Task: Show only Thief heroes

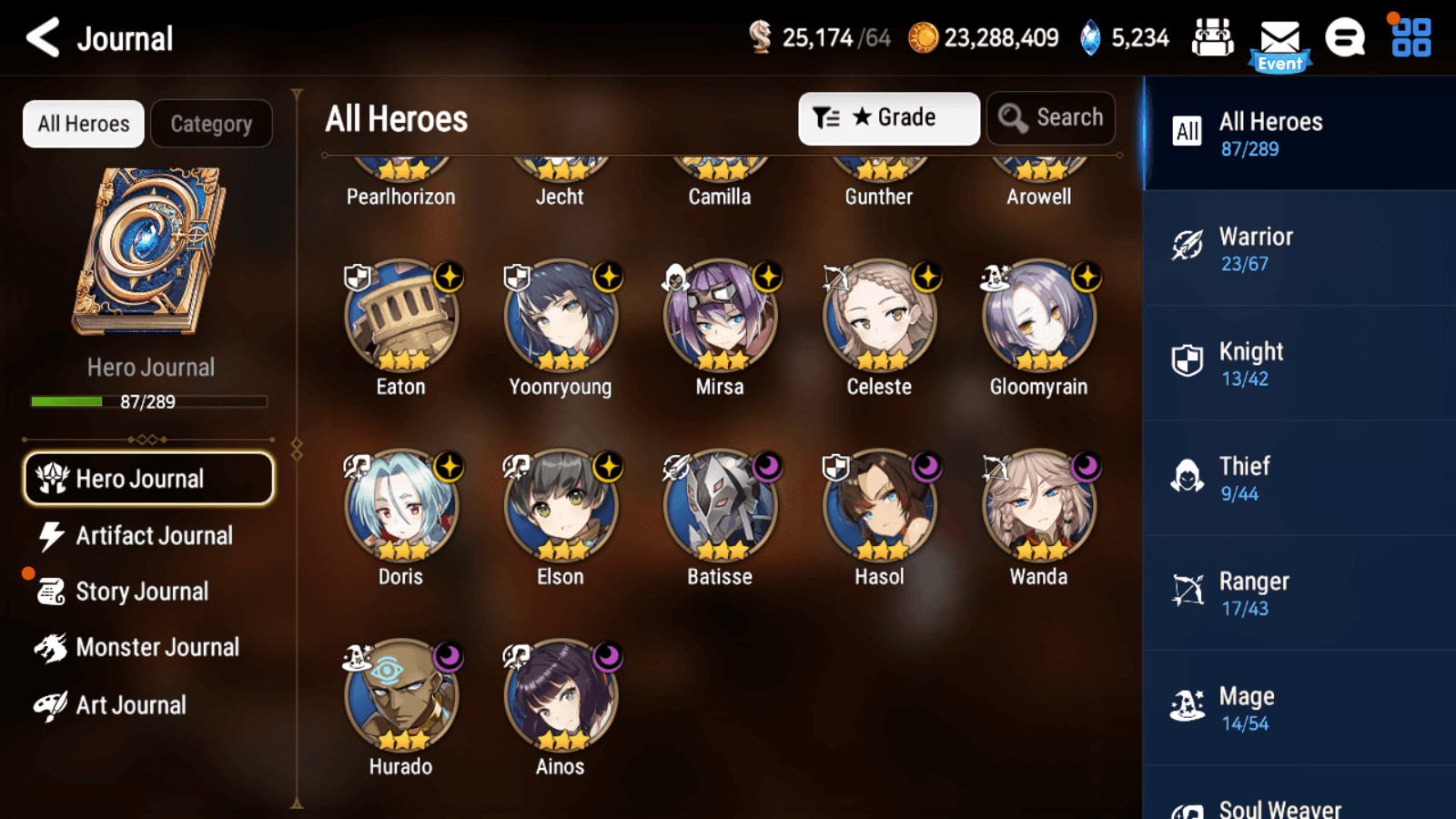Action: [x=1299, y=479]
